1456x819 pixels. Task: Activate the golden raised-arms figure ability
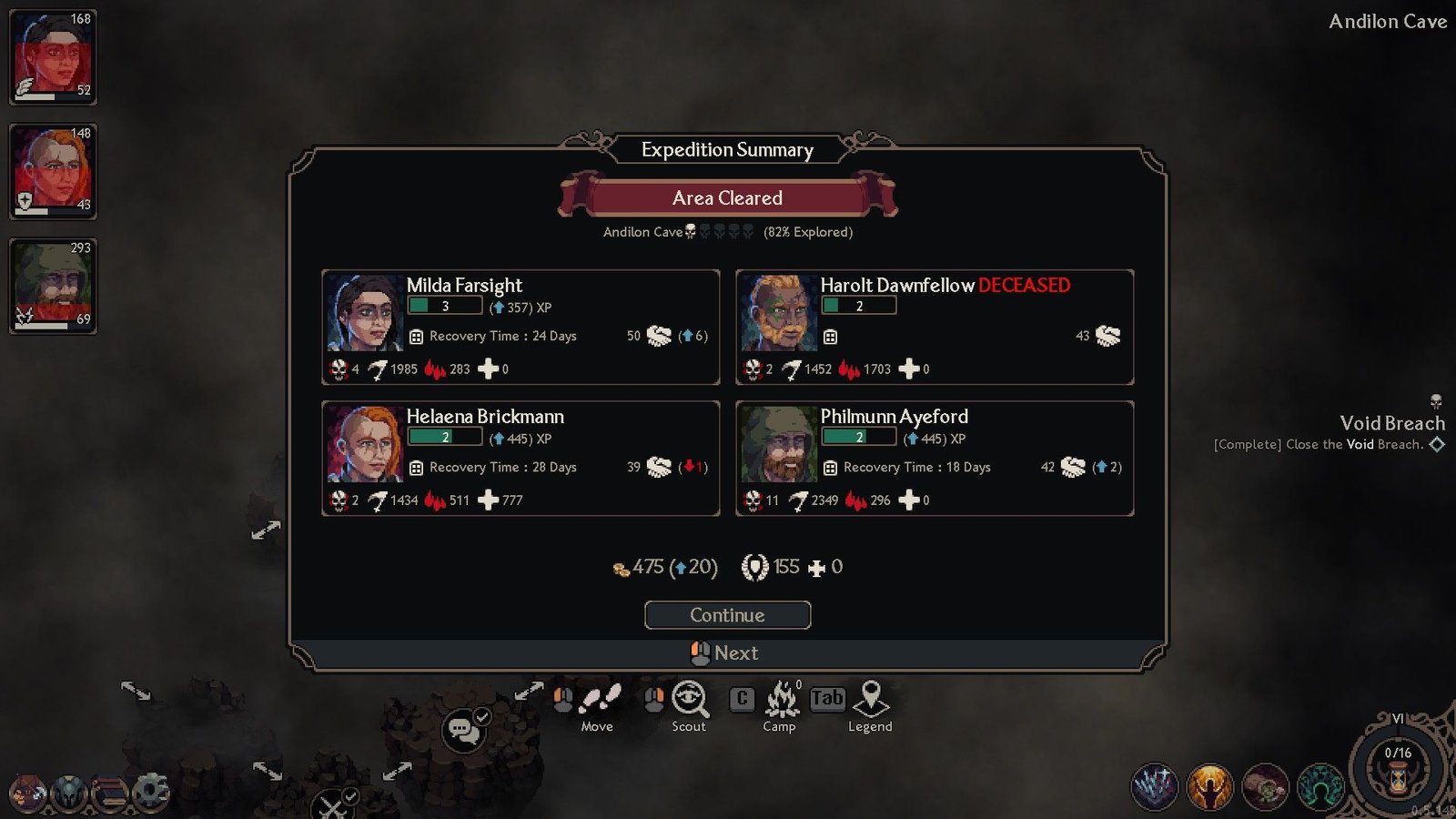point(1209,787)
